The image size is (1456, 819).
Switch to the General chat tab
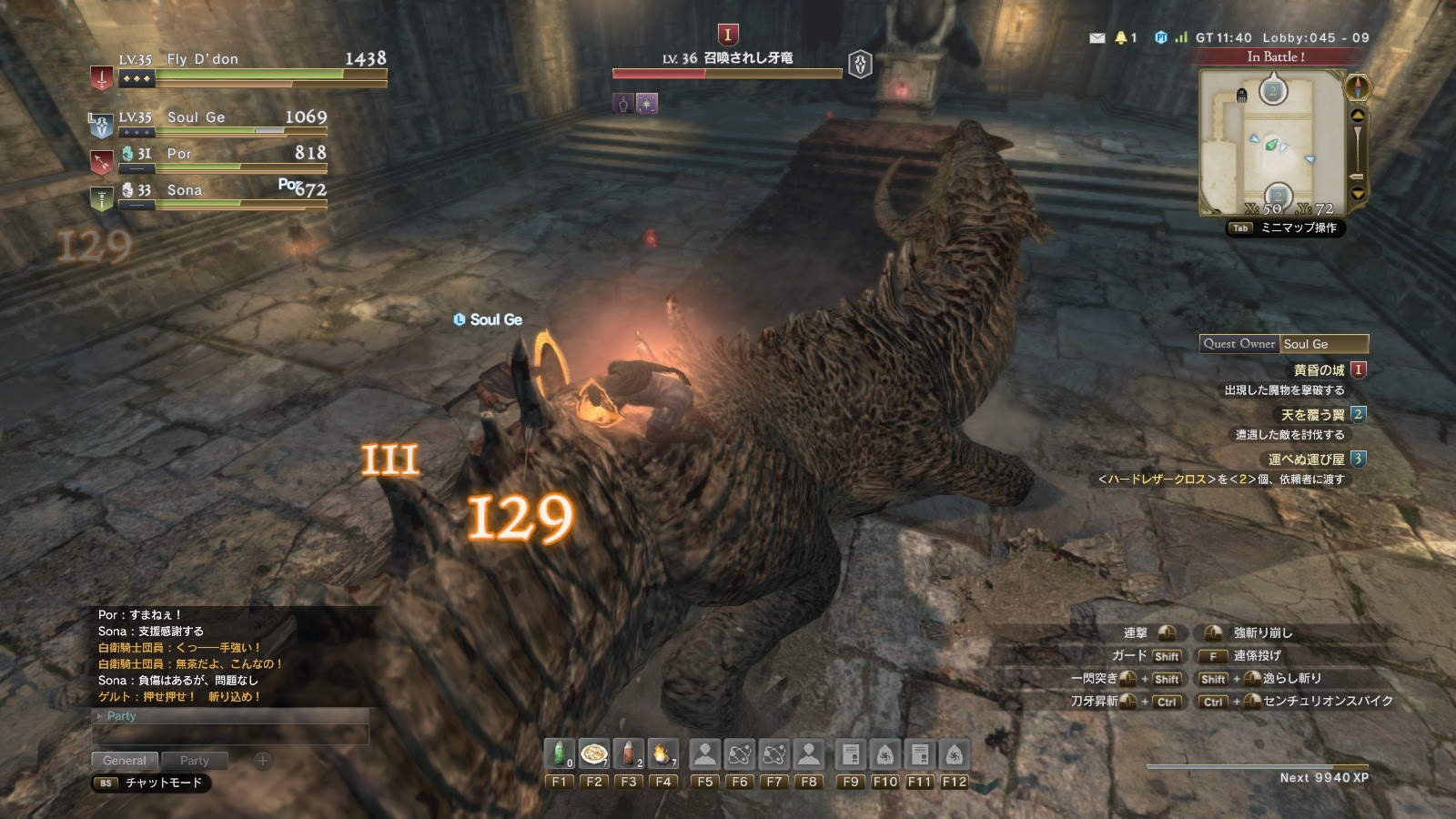pyautogui.click(x=125, y=761)
